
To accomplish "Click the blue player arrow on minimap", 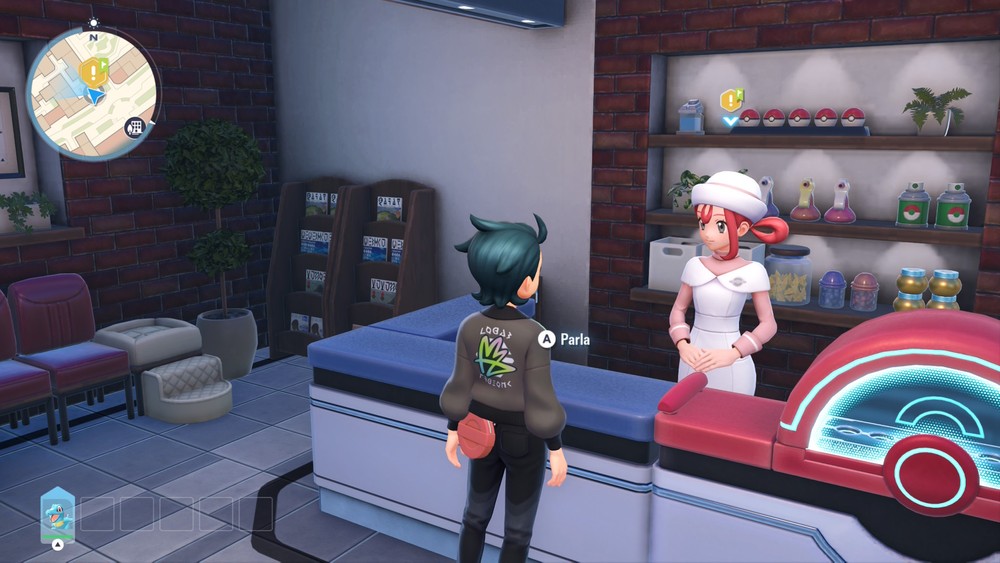I will click(93, 96).
